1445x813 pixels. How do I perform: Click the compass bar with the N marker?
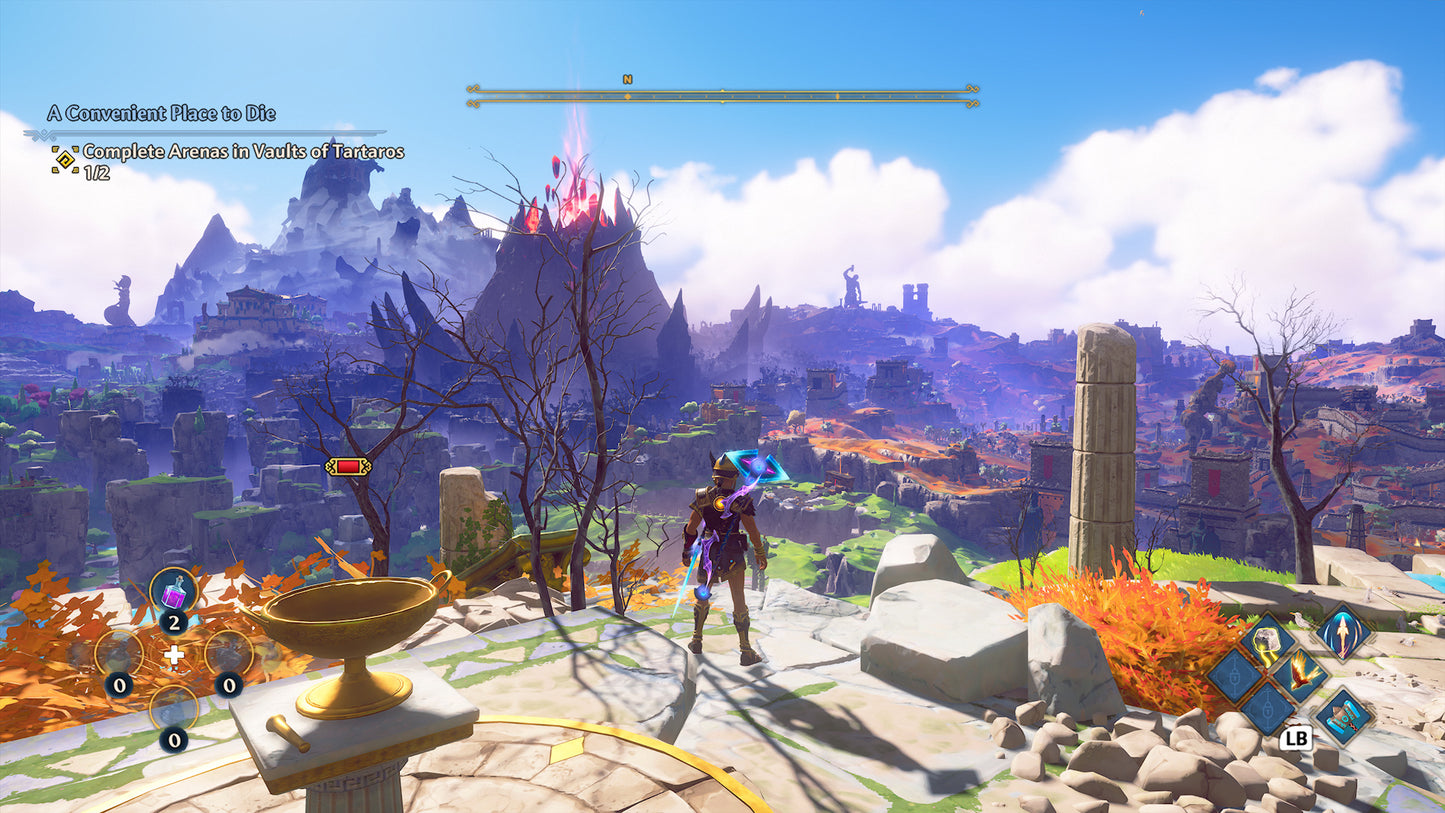722,96
